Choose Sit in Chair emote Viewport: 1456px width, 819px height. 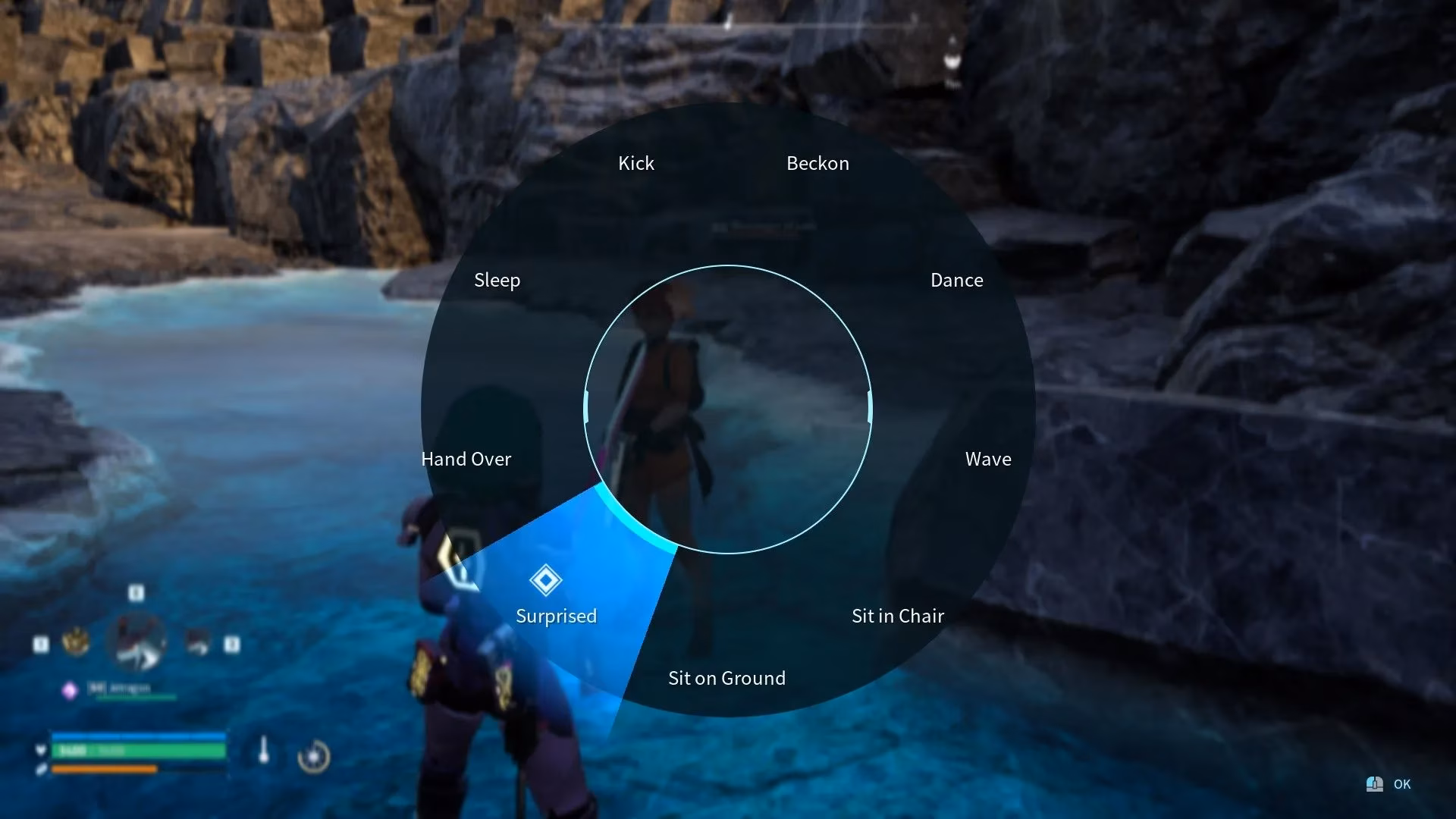coord(897,616)
